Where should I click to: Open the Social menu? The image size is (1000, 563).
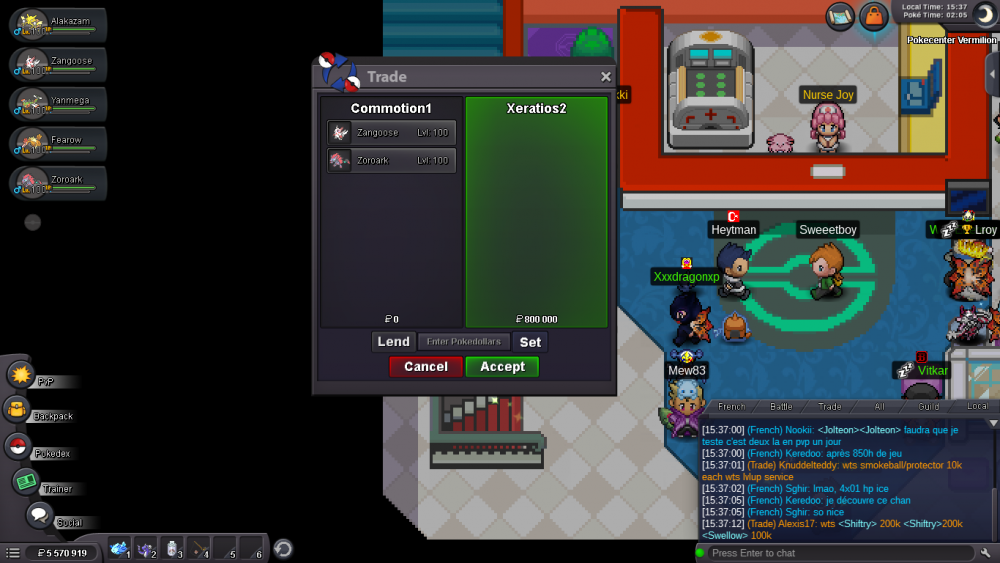pos(39,516)
